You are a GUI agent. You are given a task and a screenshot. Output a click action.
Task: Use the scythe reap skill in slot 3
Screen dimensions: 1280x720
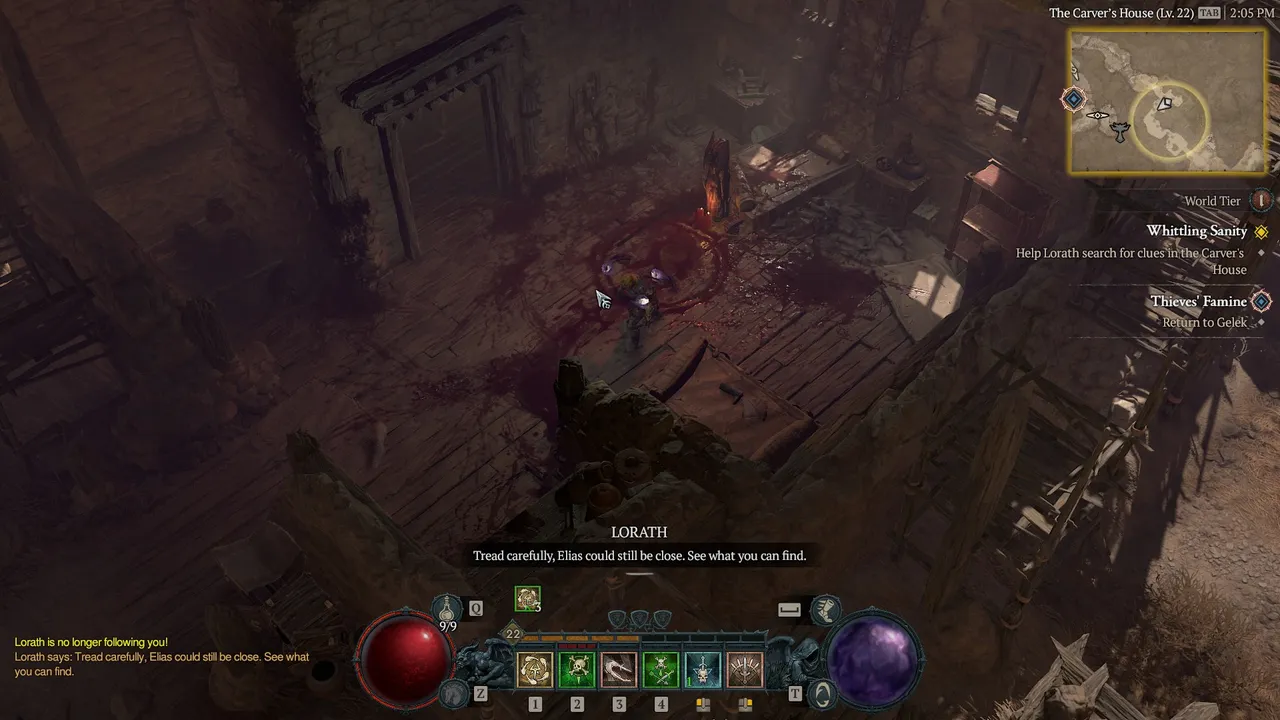tap(619, 670)
